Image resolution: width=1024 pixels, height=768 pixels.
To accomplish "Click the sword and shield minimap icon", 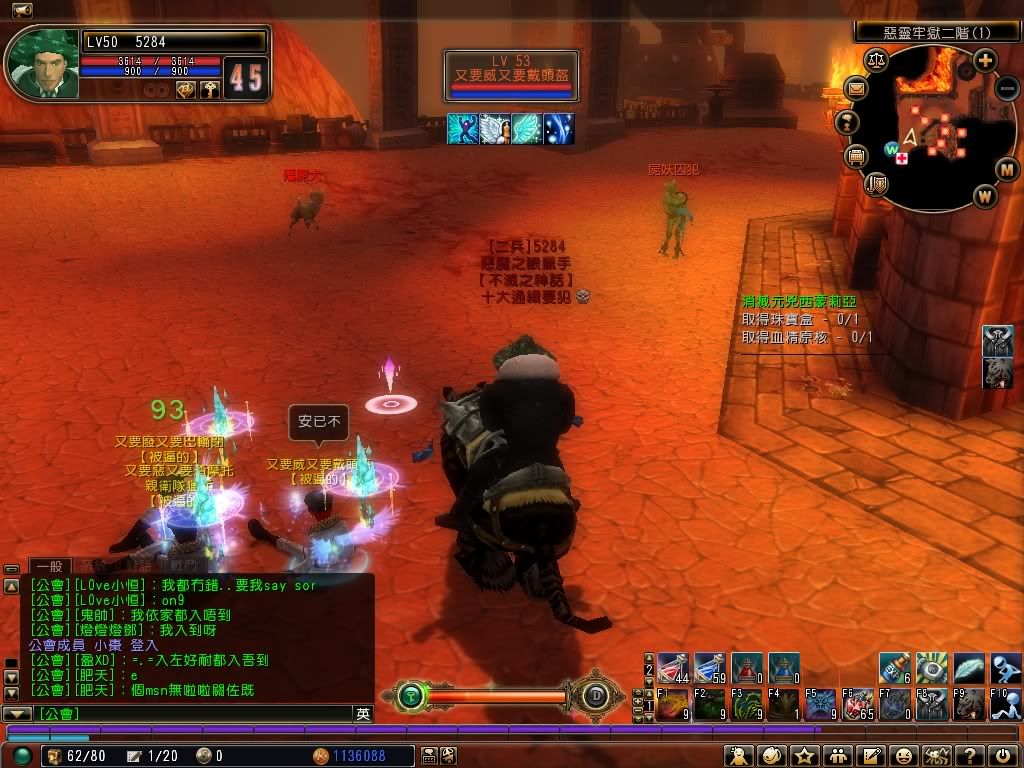I will tap(877, 182).
